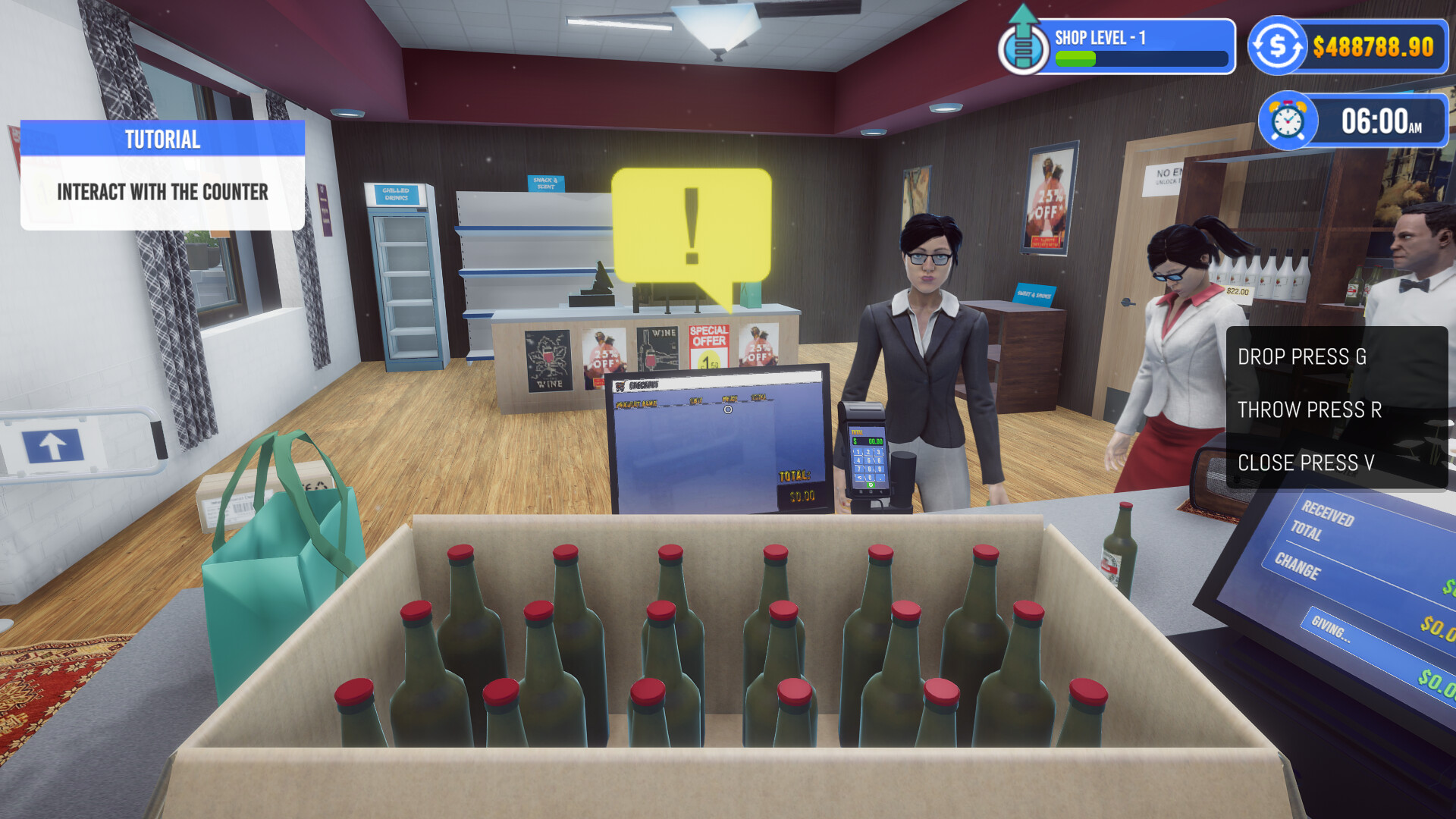Image resolution: width=1456 pixels, height=819 pixels.
Task: Tap the backspace key on the terminal keypad
Action: 860,478
